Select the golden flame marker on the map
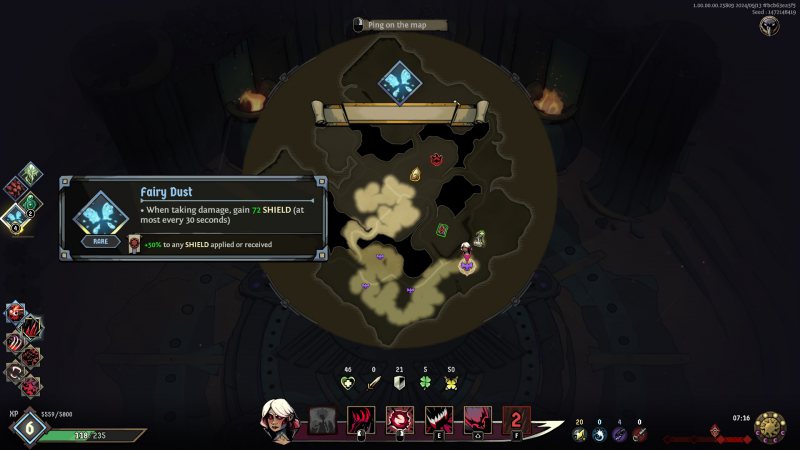The image size is (800, 450). pos(416,175)
